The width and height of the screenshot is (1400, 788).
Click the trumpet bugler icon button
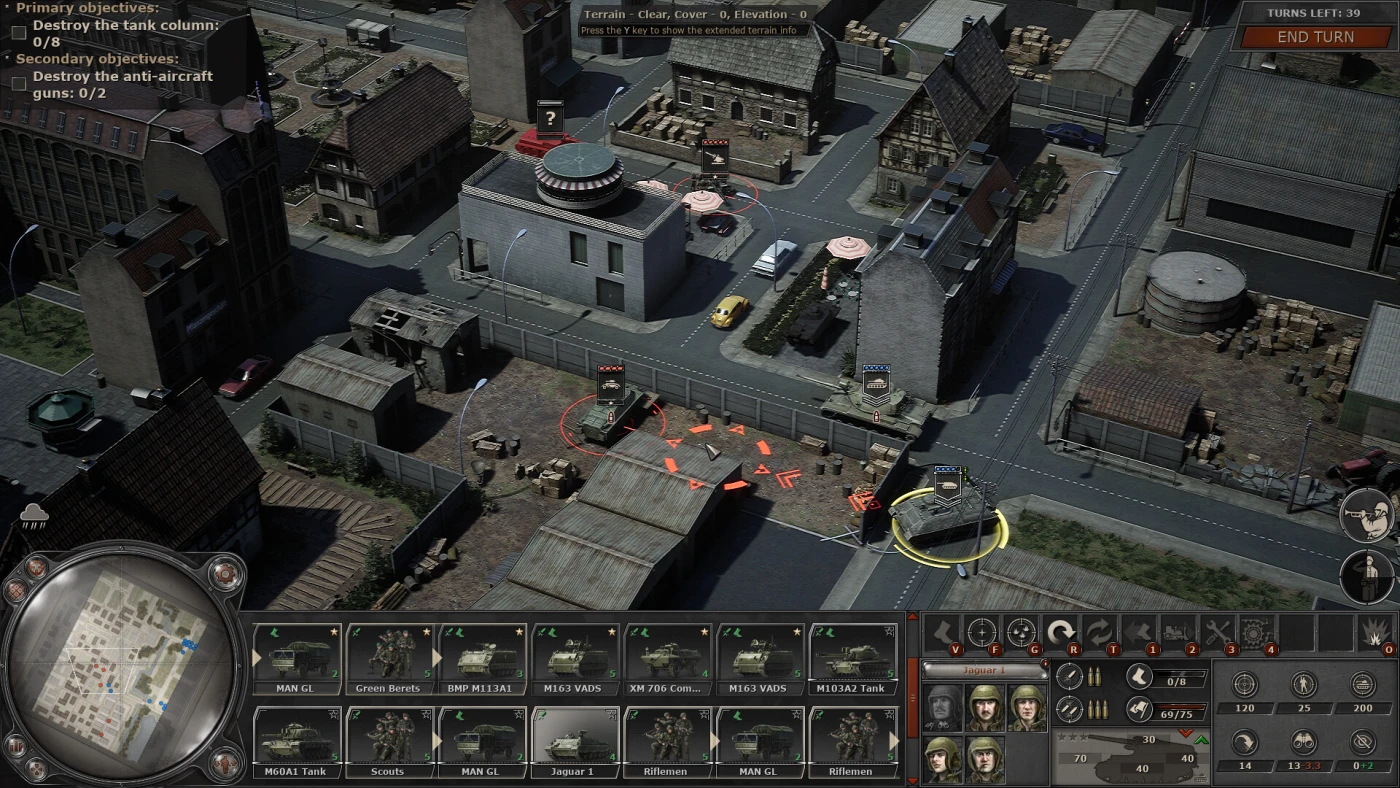[x=1366, y=515]
